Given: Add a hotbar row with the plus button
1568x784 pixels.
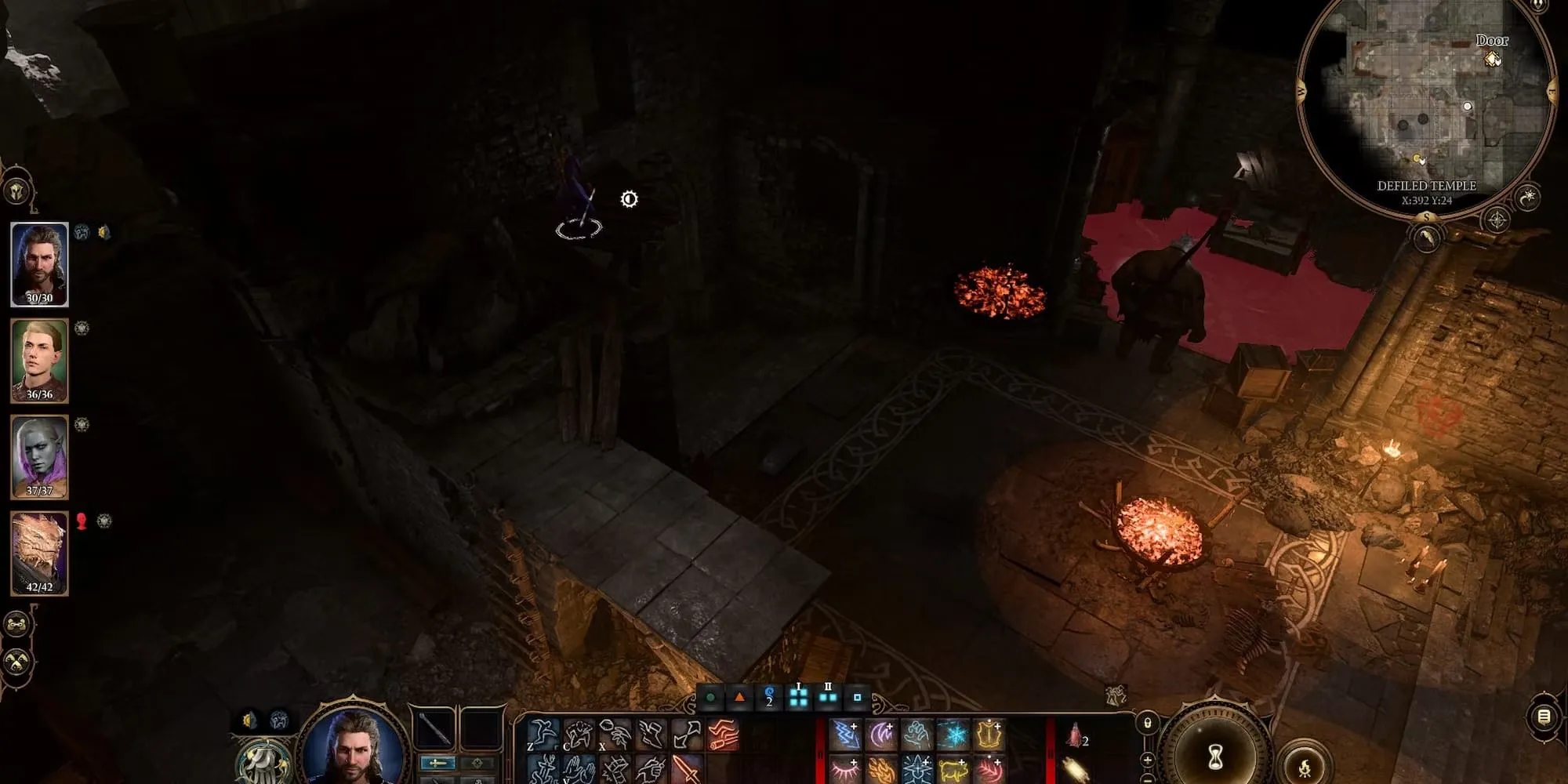Looking at the screenshot, I should [1147, 759].
